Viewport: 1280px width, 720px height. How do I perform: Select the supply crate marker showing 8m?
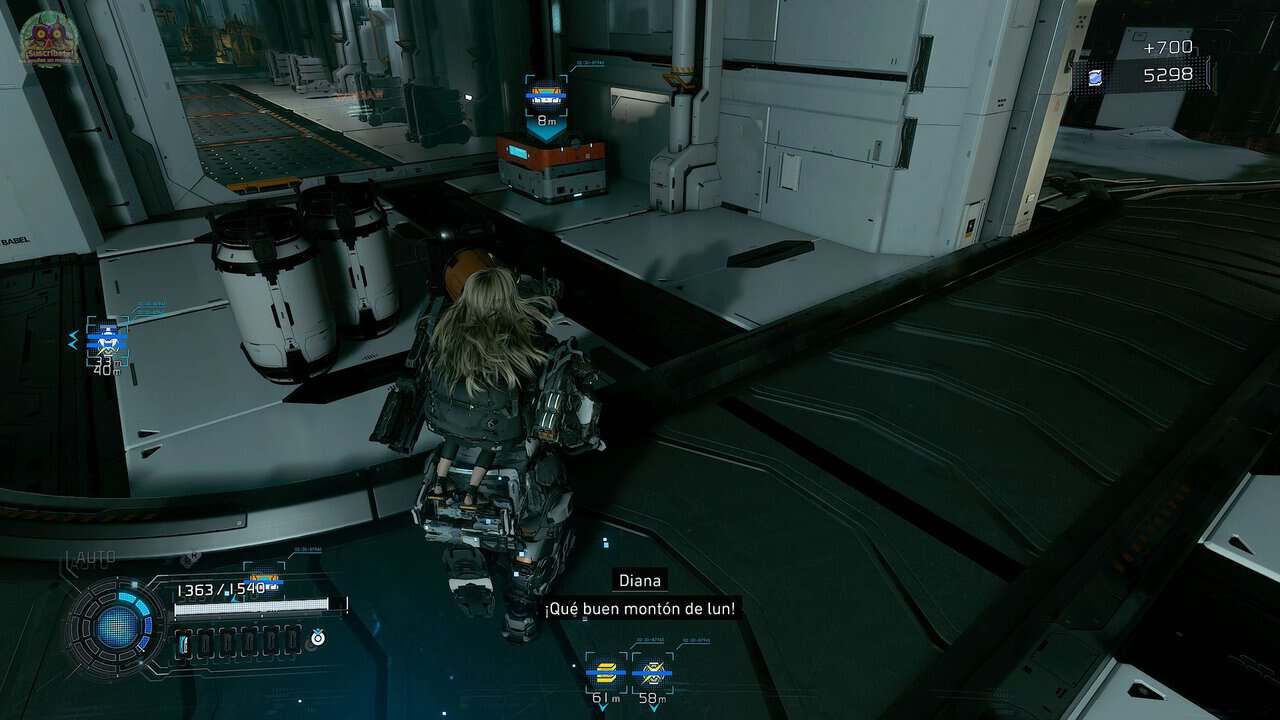tap(547, 95)
